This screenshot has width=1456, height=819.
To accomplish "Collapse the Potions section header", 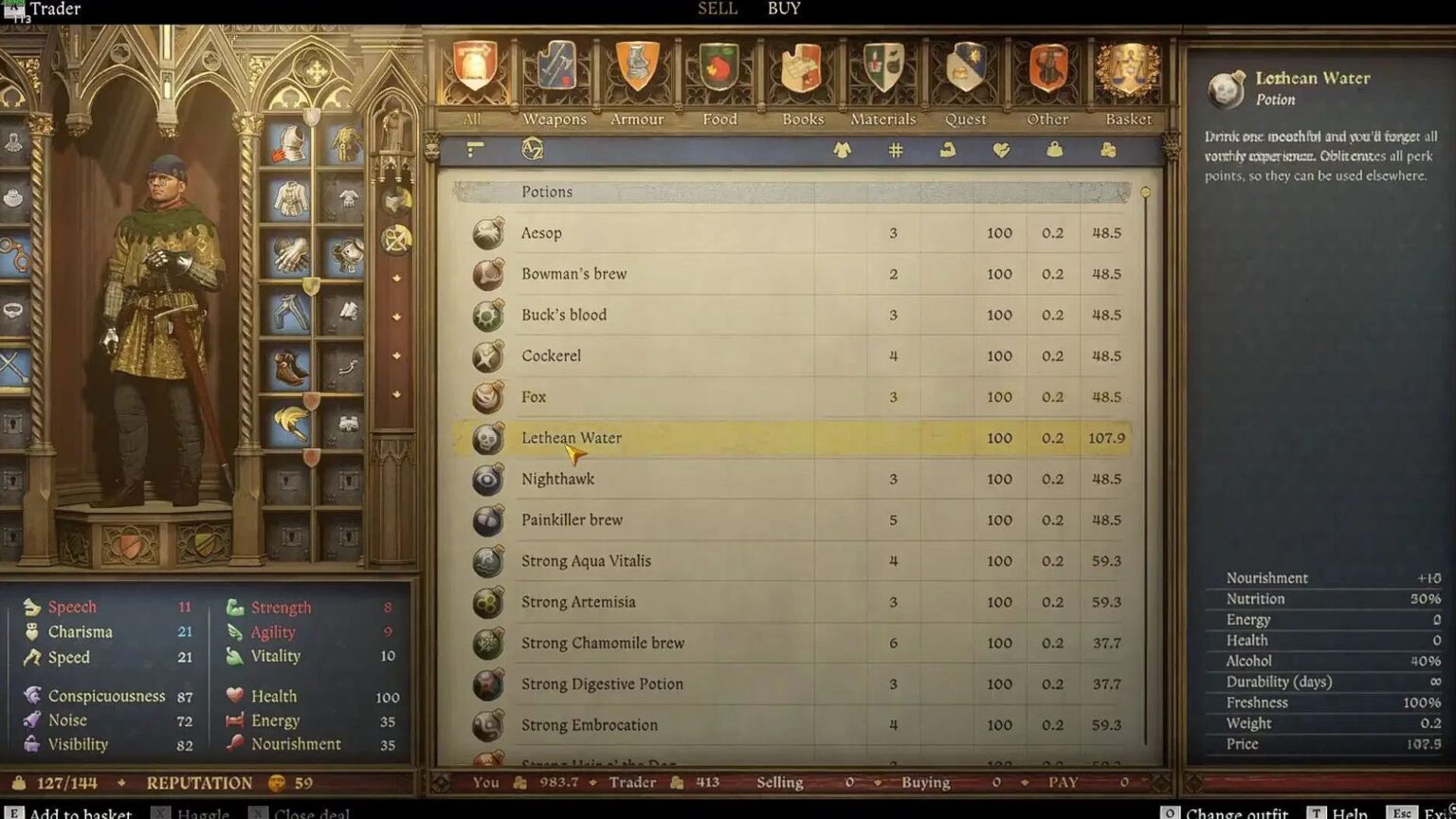I will [x=548, y=191].
